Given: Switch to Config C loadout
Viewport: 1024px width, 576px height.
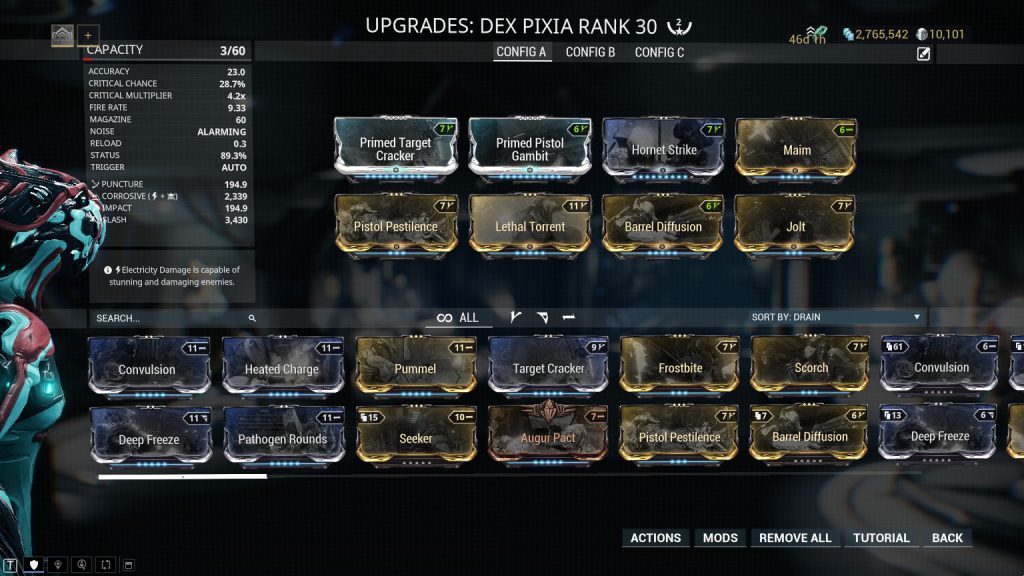Looking at the screenshot, I should tap(659, 52).
